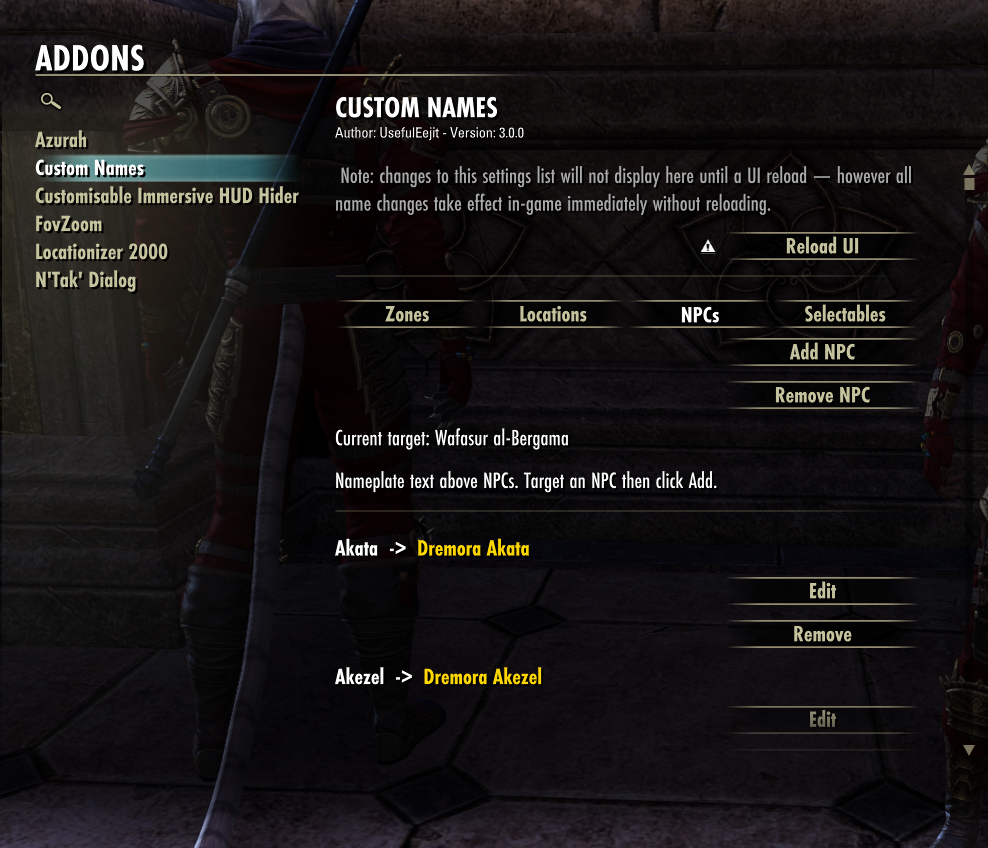This screenshot has width=988, height=848.
Task: Add the targeted NPC
Action: point(822,352)
